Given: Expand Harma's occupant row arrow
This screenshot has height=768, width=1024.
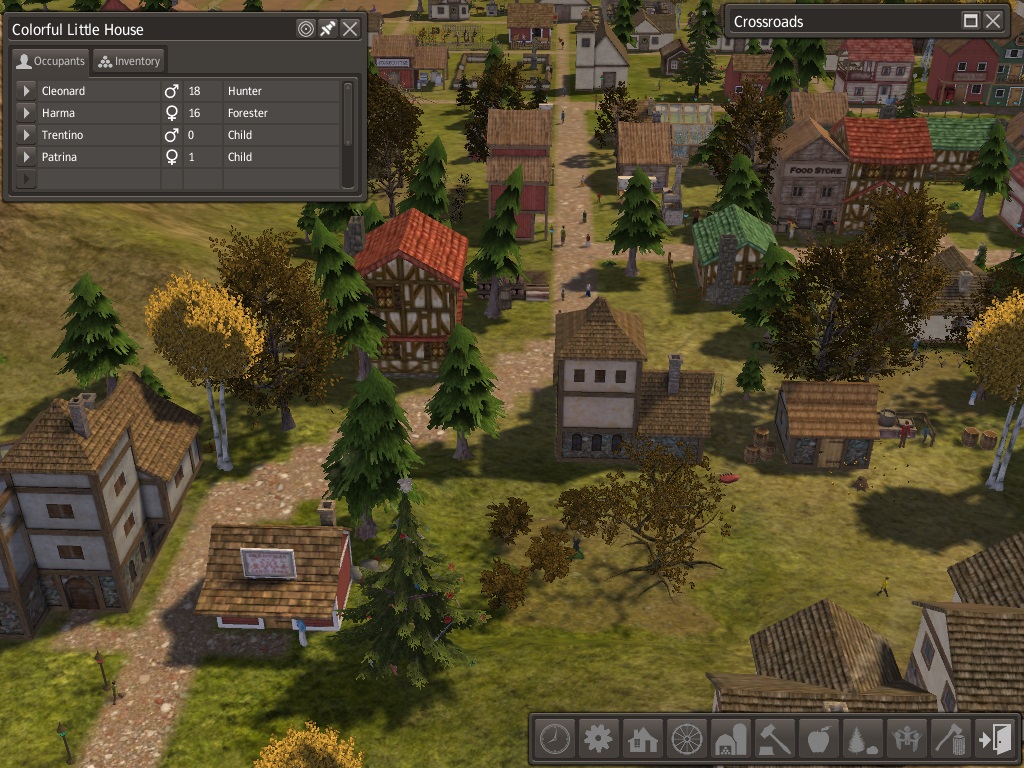Looking at the screenshot, I should [x=27, y=113].
